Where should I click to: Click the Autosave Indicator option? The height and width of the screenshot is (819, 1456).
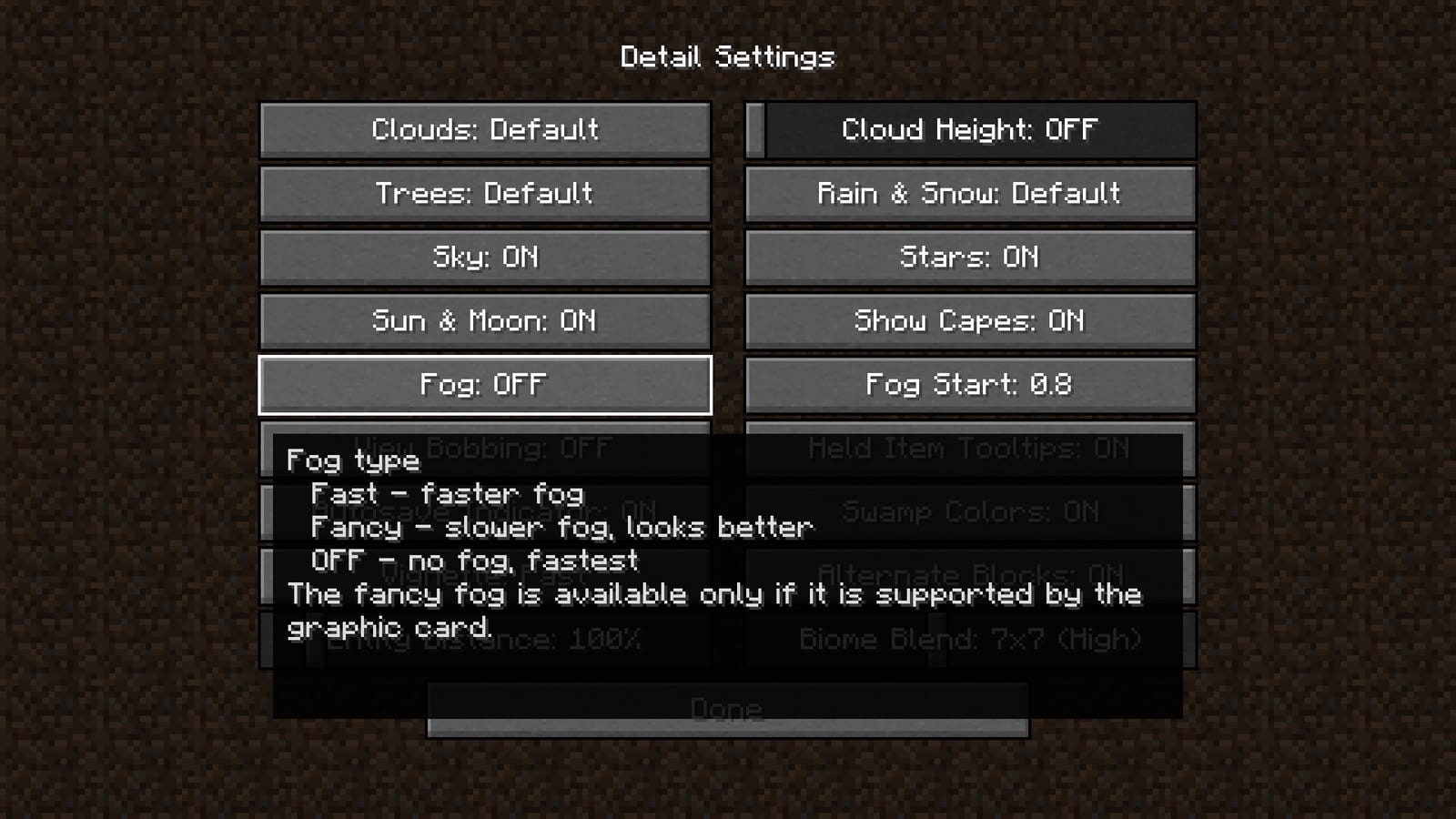coord(484,511)
